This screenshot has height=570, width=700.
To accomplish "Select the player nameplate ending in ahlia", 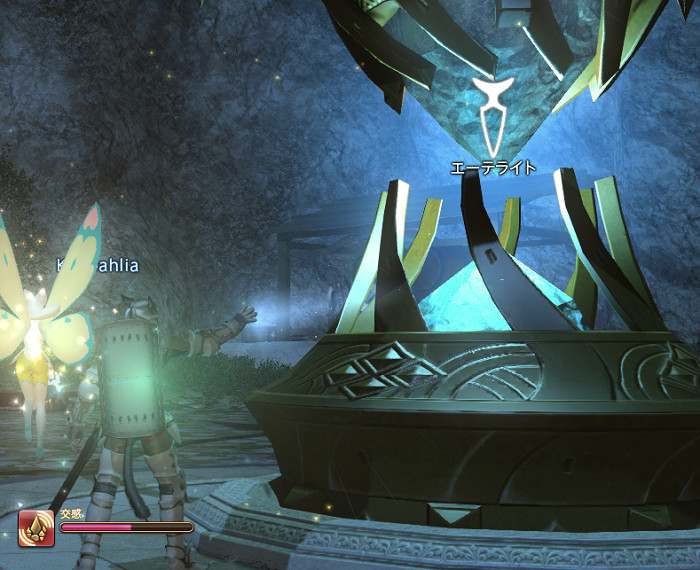I will (x=97, y=266).
